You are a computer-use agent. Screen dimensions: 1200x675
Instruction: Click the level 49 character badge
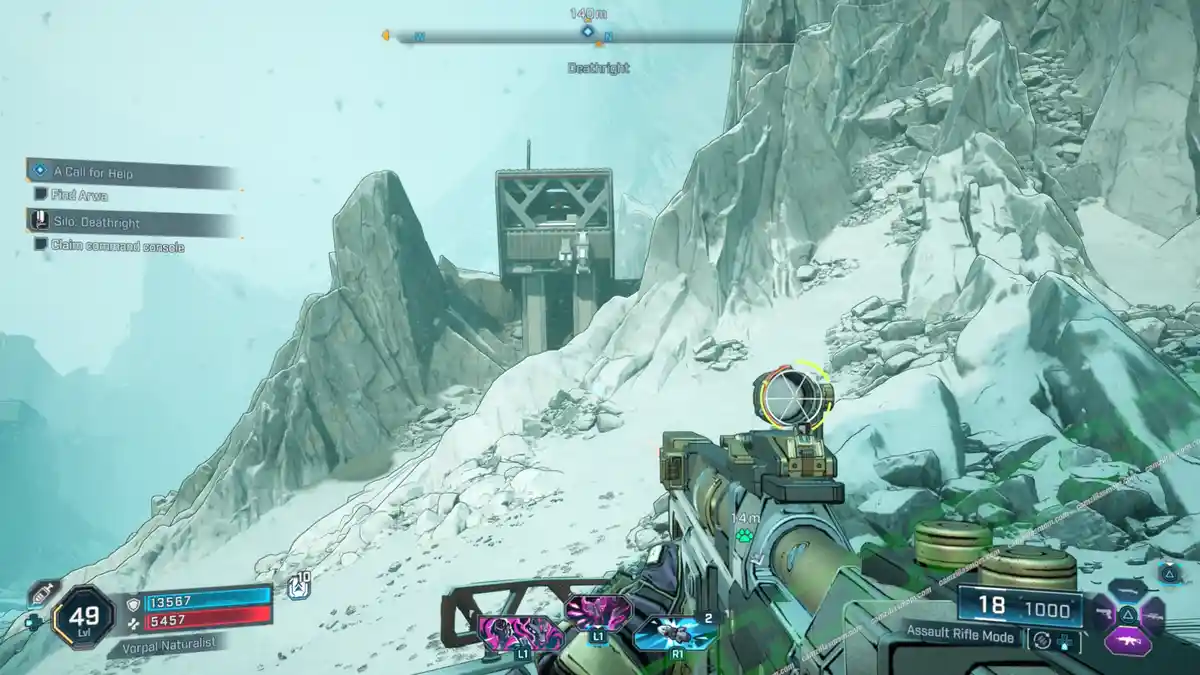pyautogui.click(x=84, y=612)
